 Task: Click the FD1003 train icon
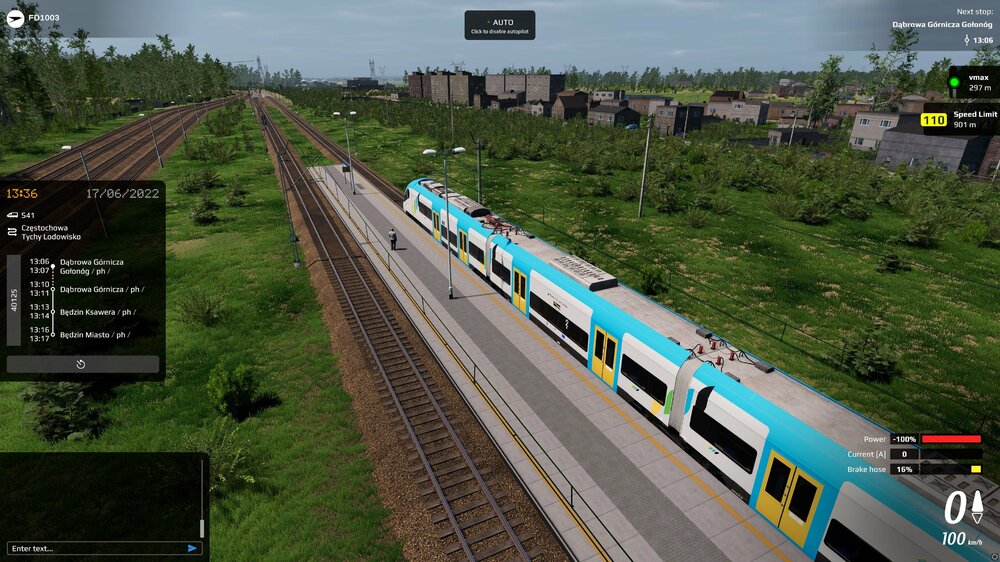(x=15, y=17)
